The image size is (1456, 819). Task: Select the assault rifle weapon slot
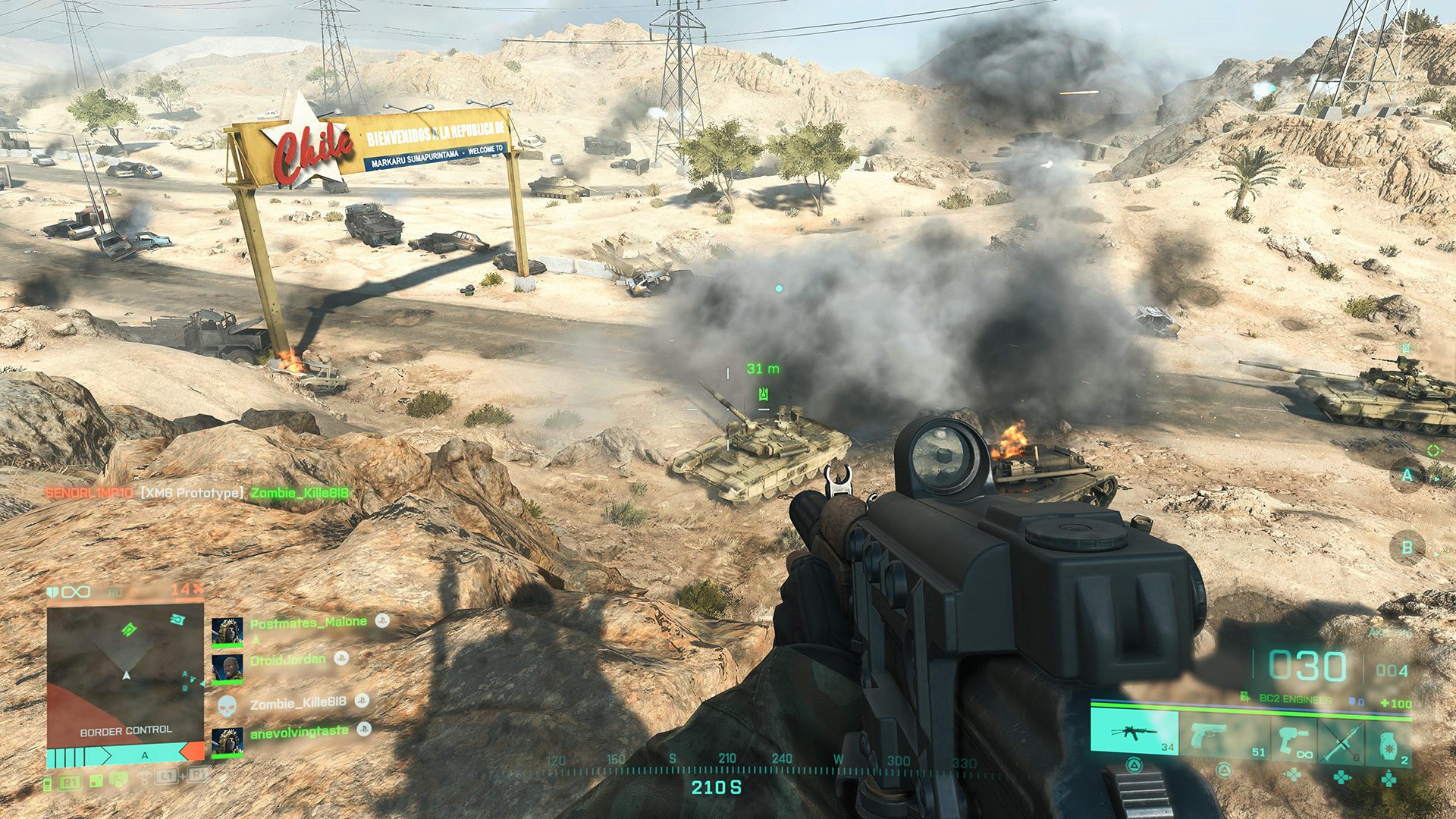point(1134,733)
